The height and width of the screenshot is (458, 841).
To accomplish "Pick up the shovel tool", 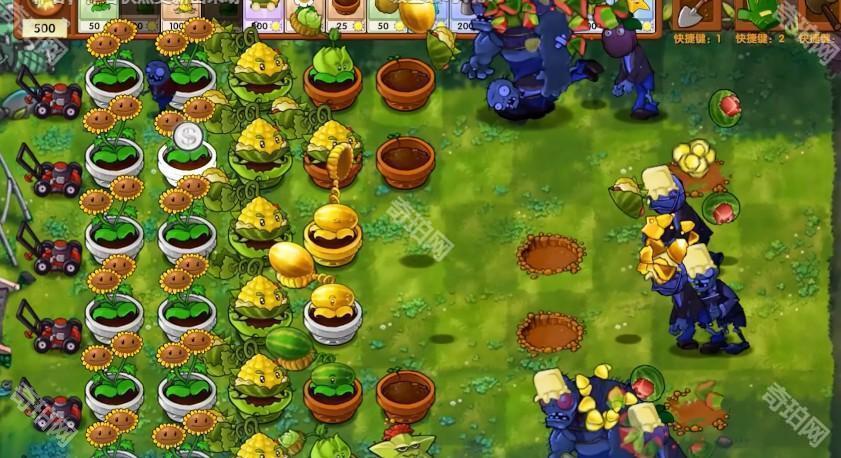I will (x=691, y=14).
